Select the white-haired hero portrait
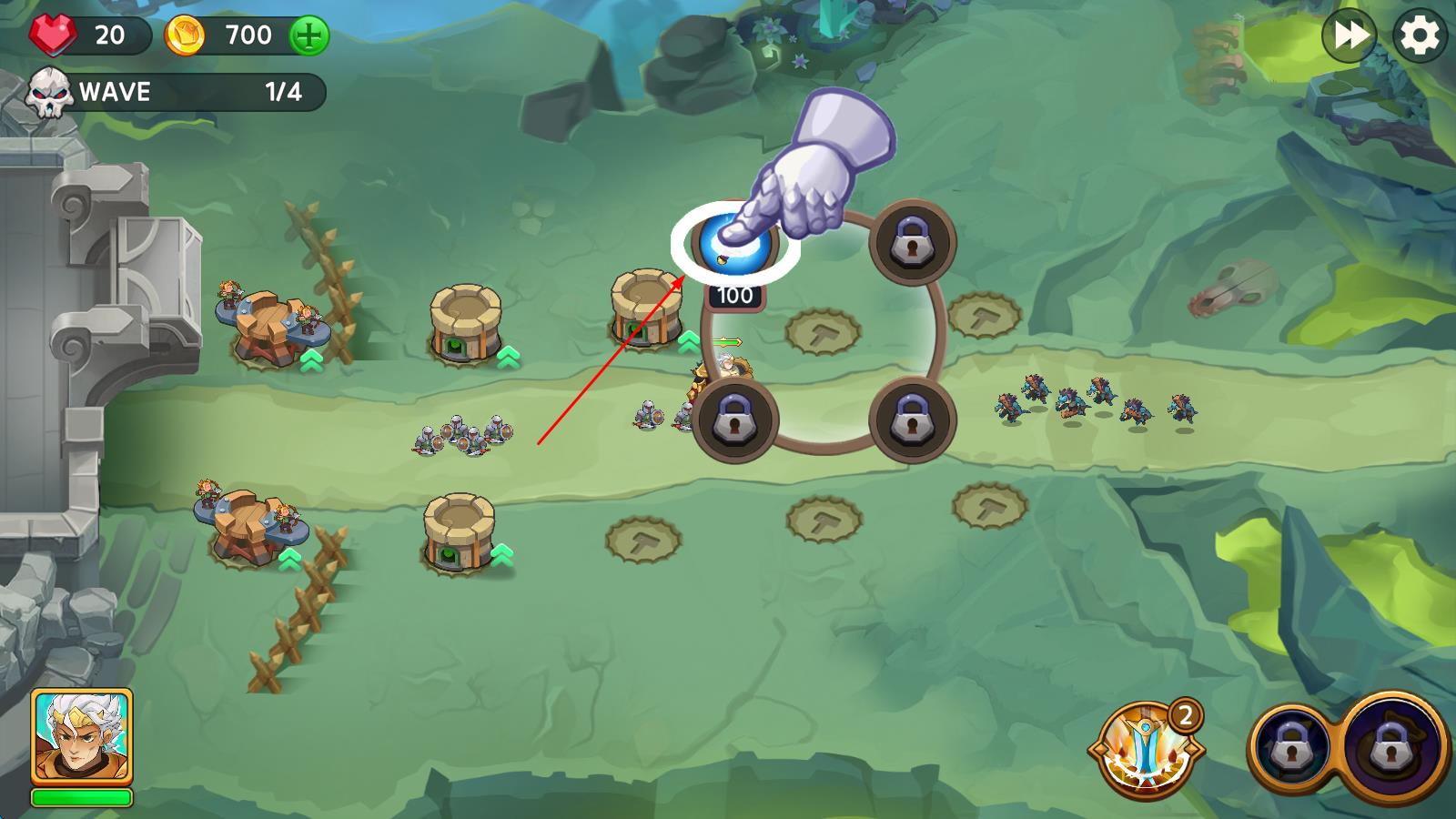 (x=82, y=737)
